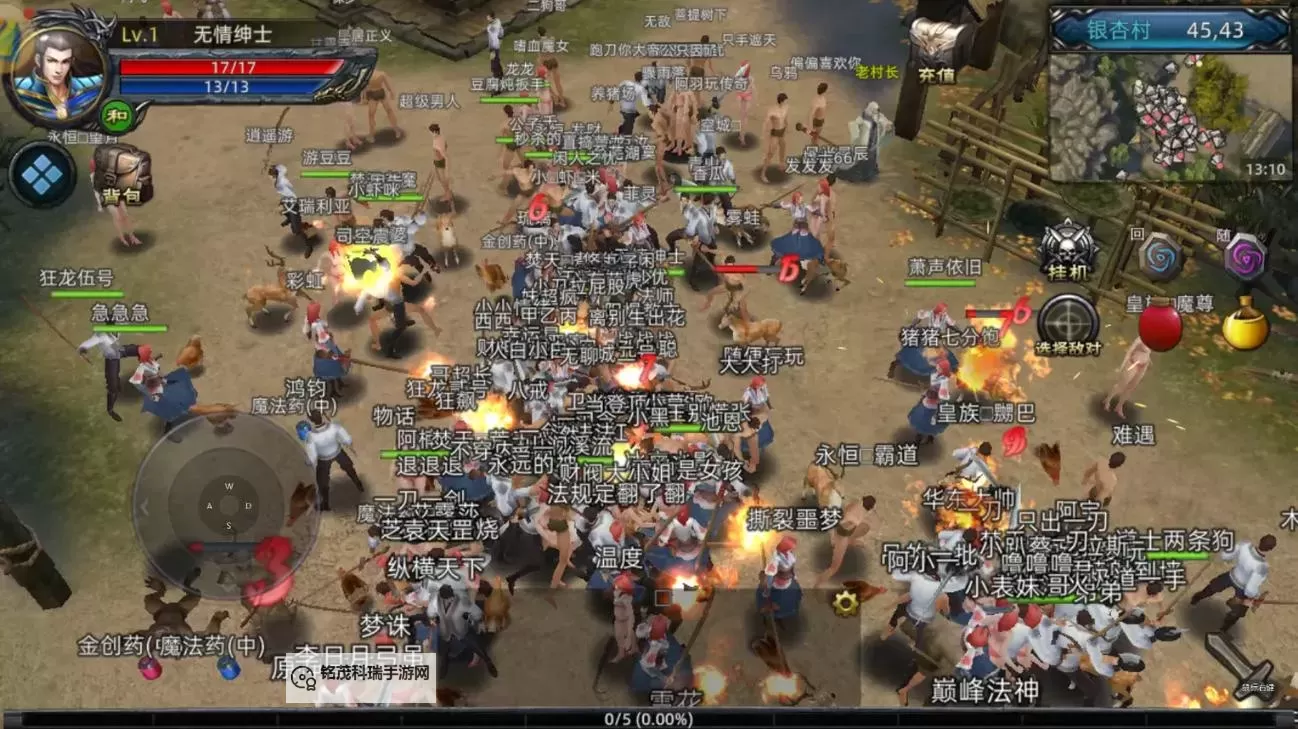Toggle the green 和 peace mode badge
This screenshot has height=729, width=1298.
116,114
